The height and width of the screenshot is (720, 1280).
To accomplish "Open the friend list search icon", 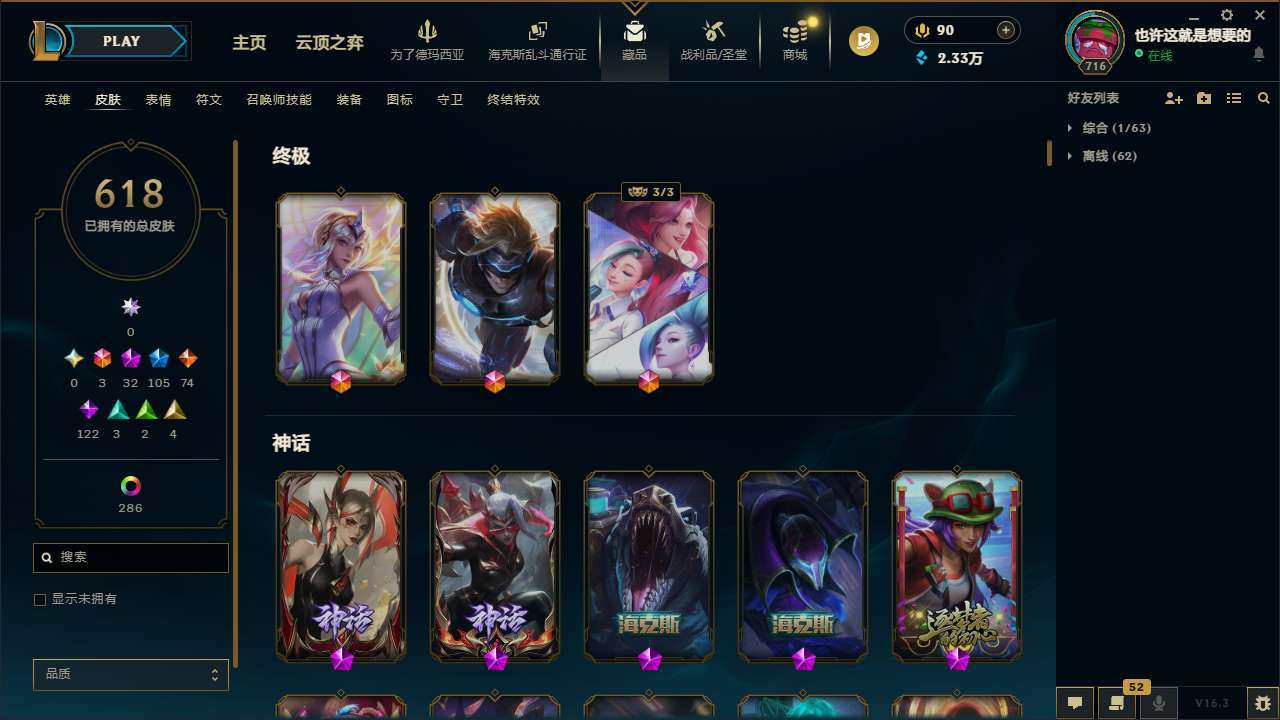I will pos(1264,98).
